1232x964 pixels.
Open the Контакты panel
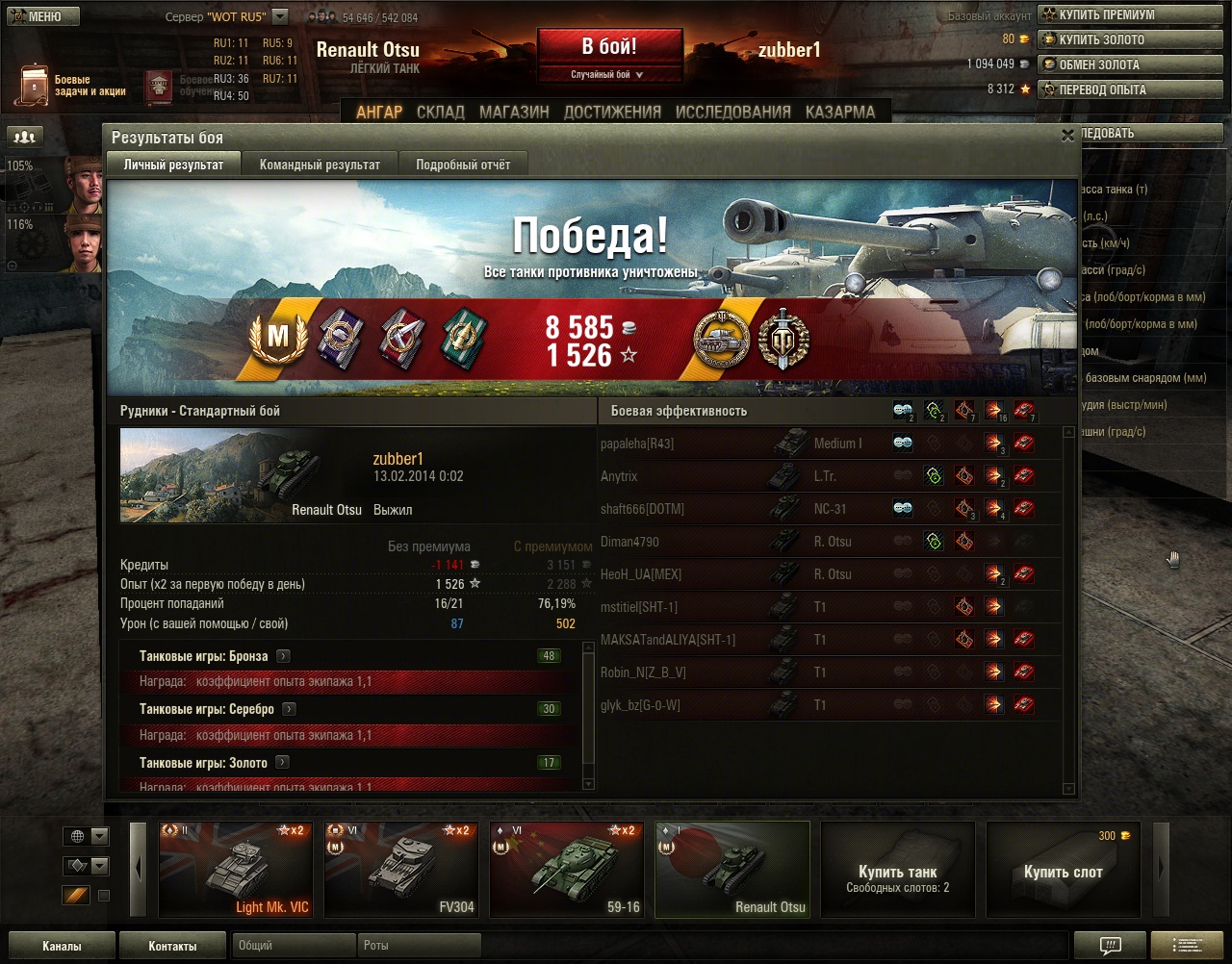tap(172, 946)
